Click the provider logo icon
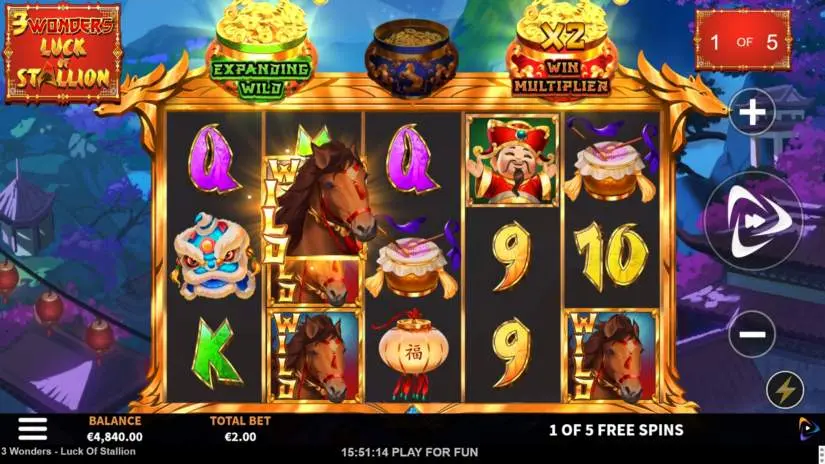 pyautogui.click(x=807, y=429)
